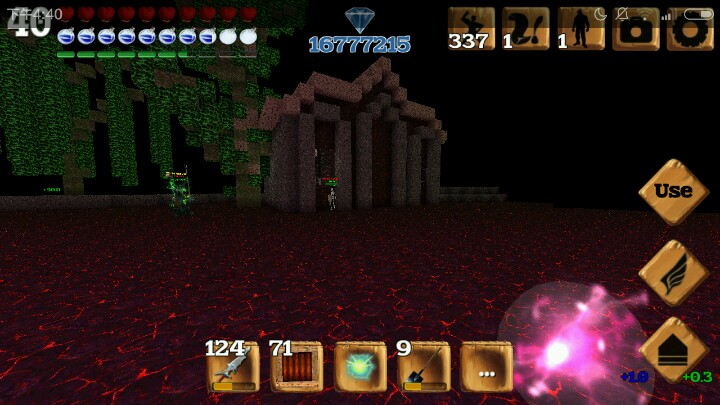The height and width of the screenshot is (405, 720).
Task: Open the quest alert icon
Action: click(x=526, y=29)
